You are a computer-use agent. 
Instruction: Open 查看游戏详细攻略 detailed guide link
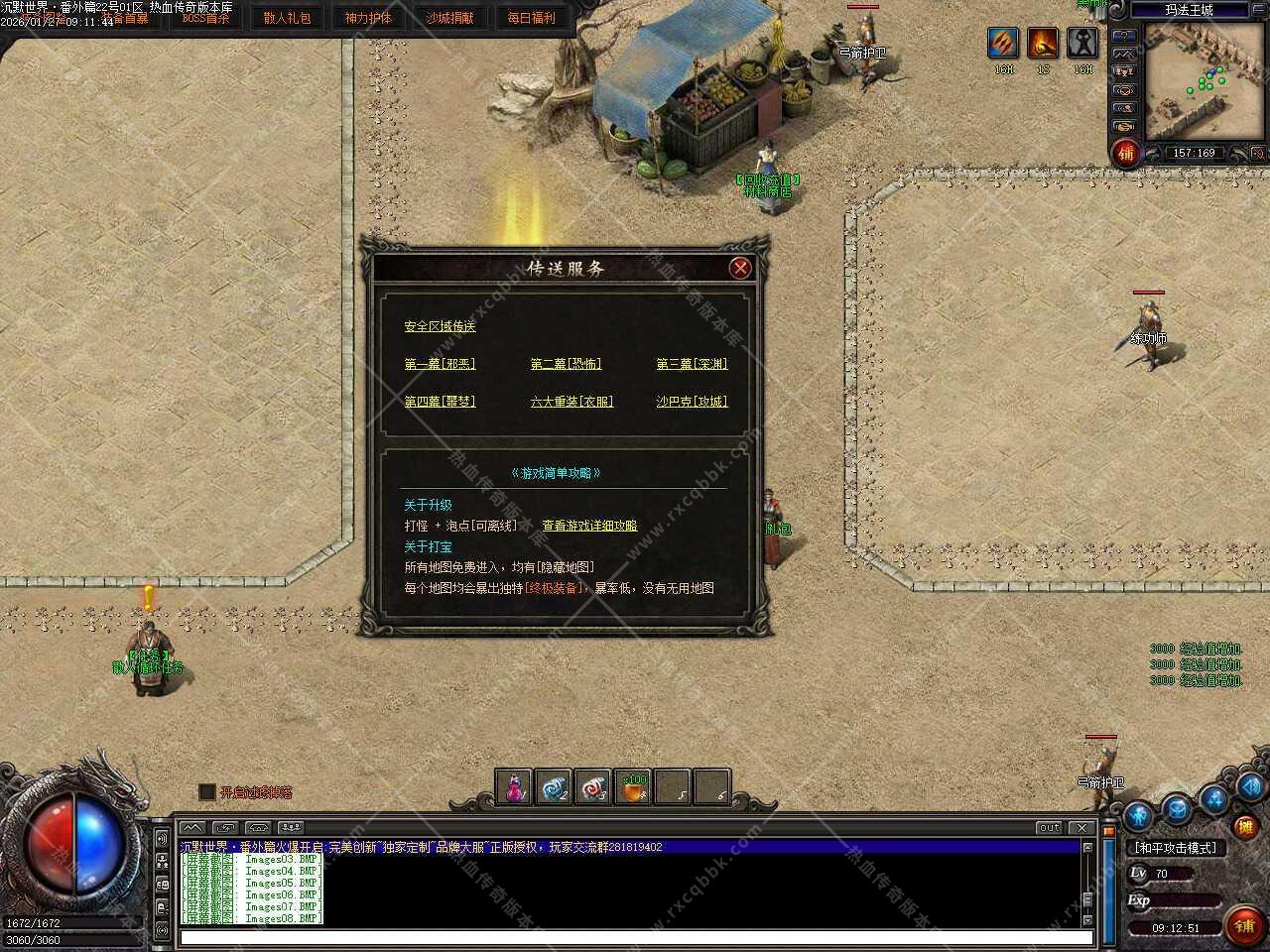click(589, 526)
